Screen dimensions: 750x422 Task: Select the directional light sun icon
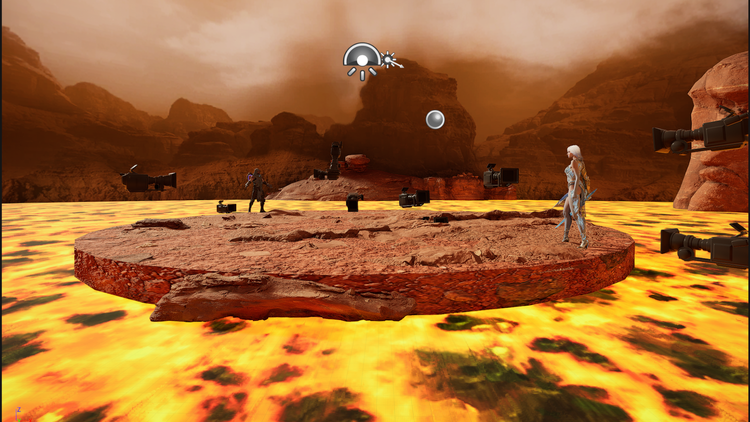click(x=389, y=62)
